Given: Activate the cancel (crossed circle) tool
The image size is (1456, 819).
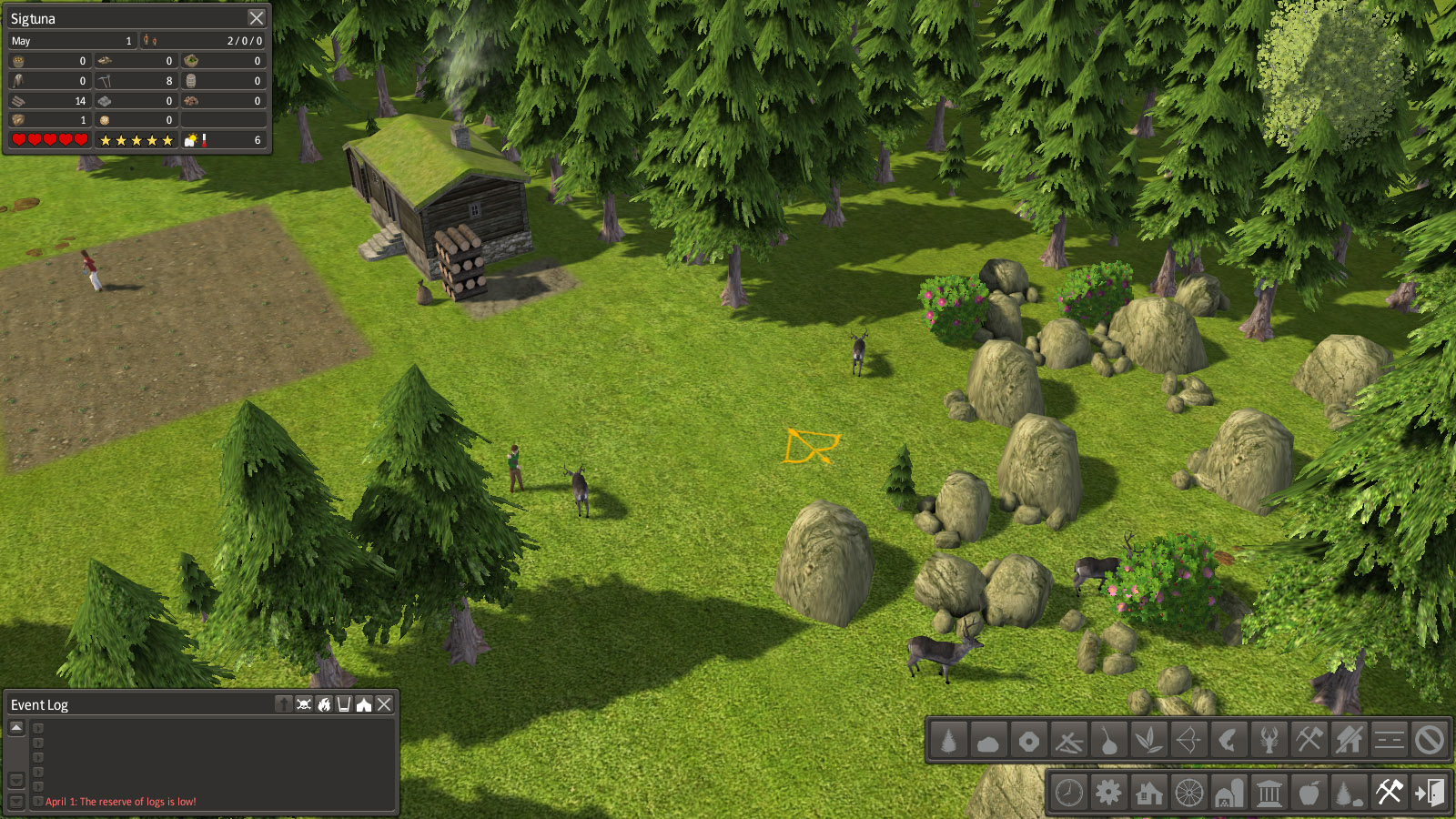Looking at the screenshot, I should tap(1429, 741).
